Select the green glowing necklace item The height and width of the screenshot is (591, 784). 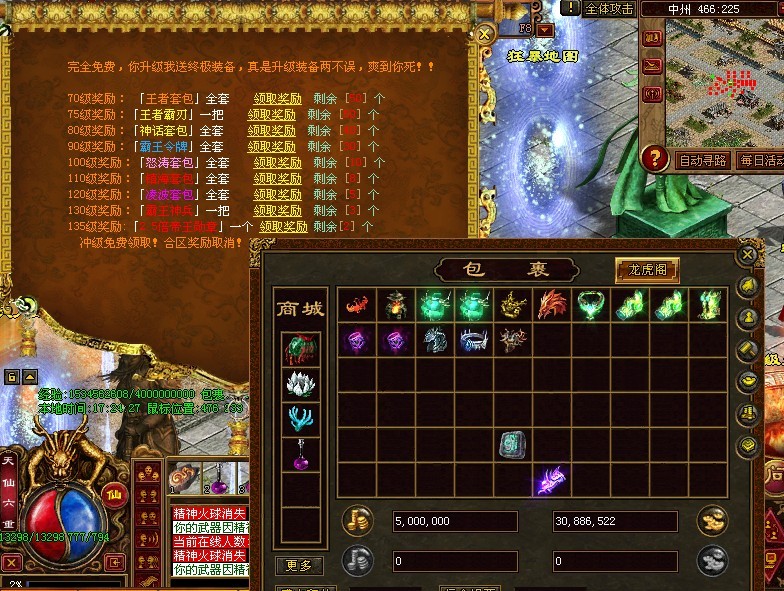(x=590, y=306)
